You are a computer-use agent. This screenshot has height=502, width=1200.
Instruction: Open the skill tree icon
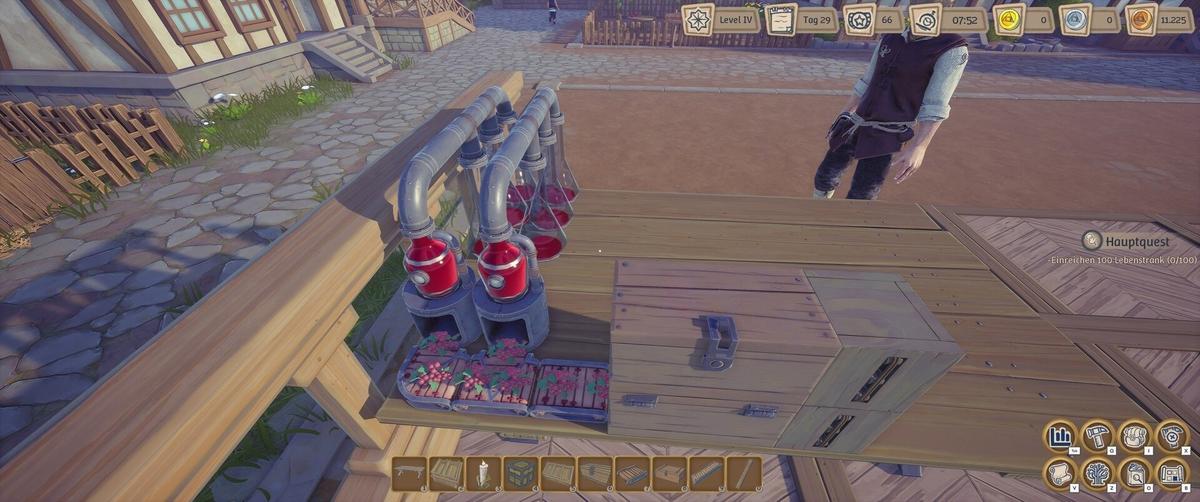(x=1098, y=473)
